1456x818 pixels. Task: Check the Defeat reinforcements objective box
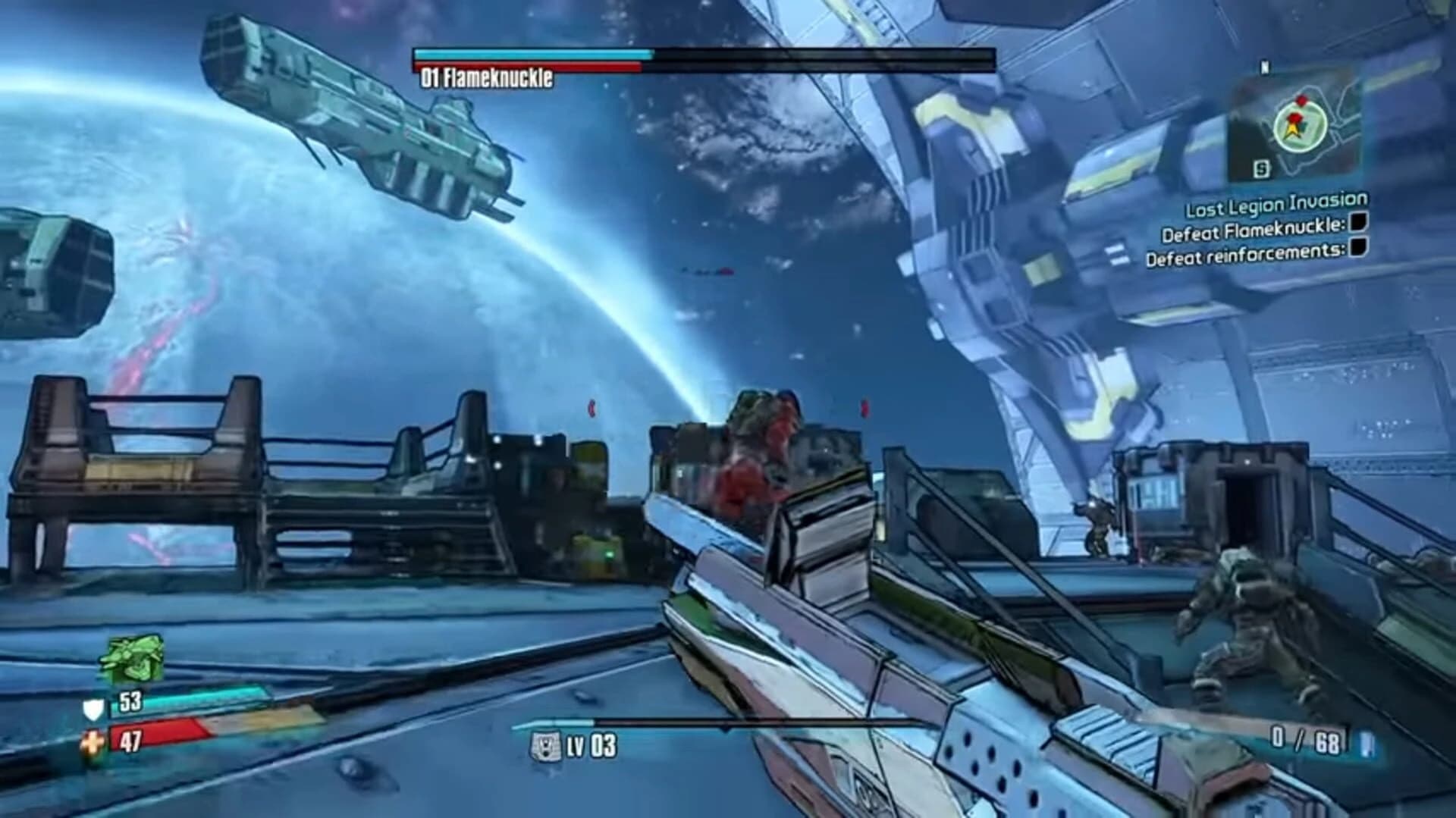point(1359,247)
